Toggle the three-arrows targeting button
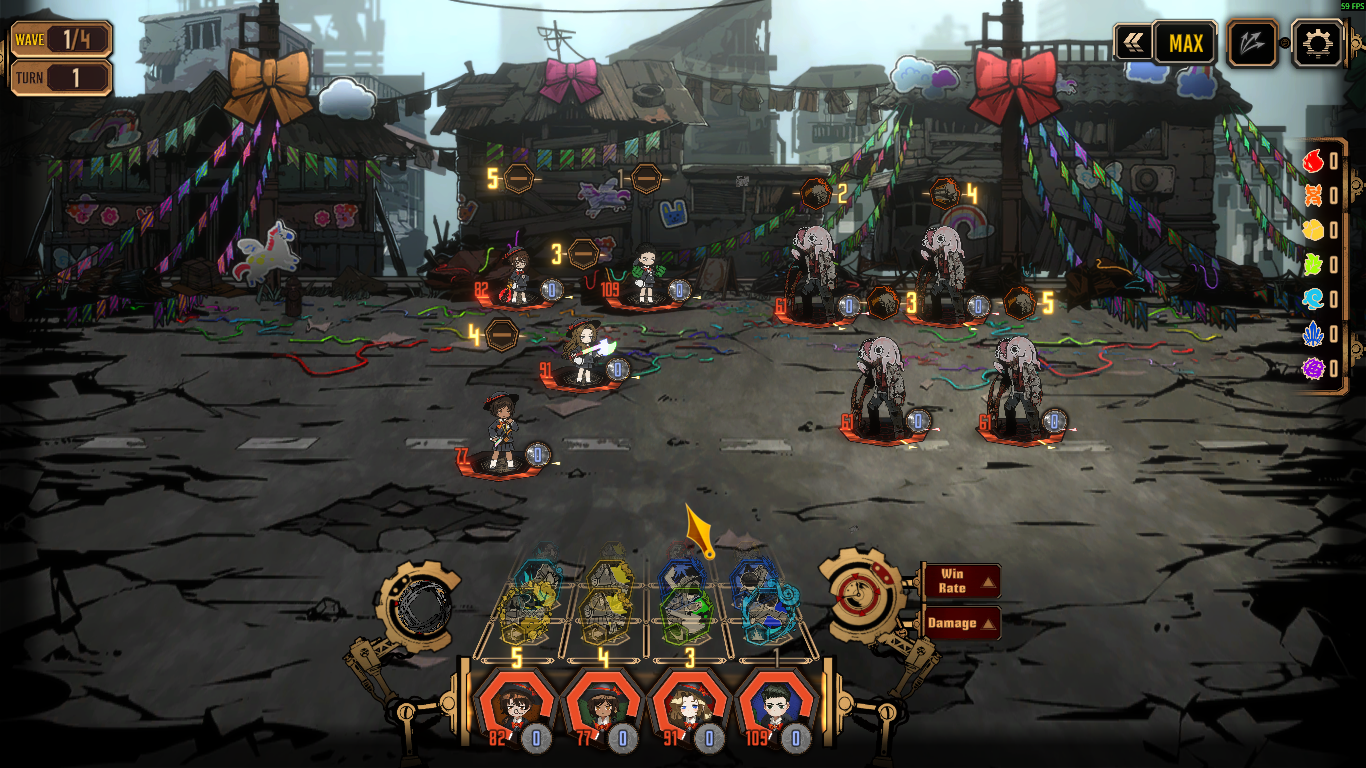The width and height of the screenshot is (1366, 768). click(x=1253, y=44)
